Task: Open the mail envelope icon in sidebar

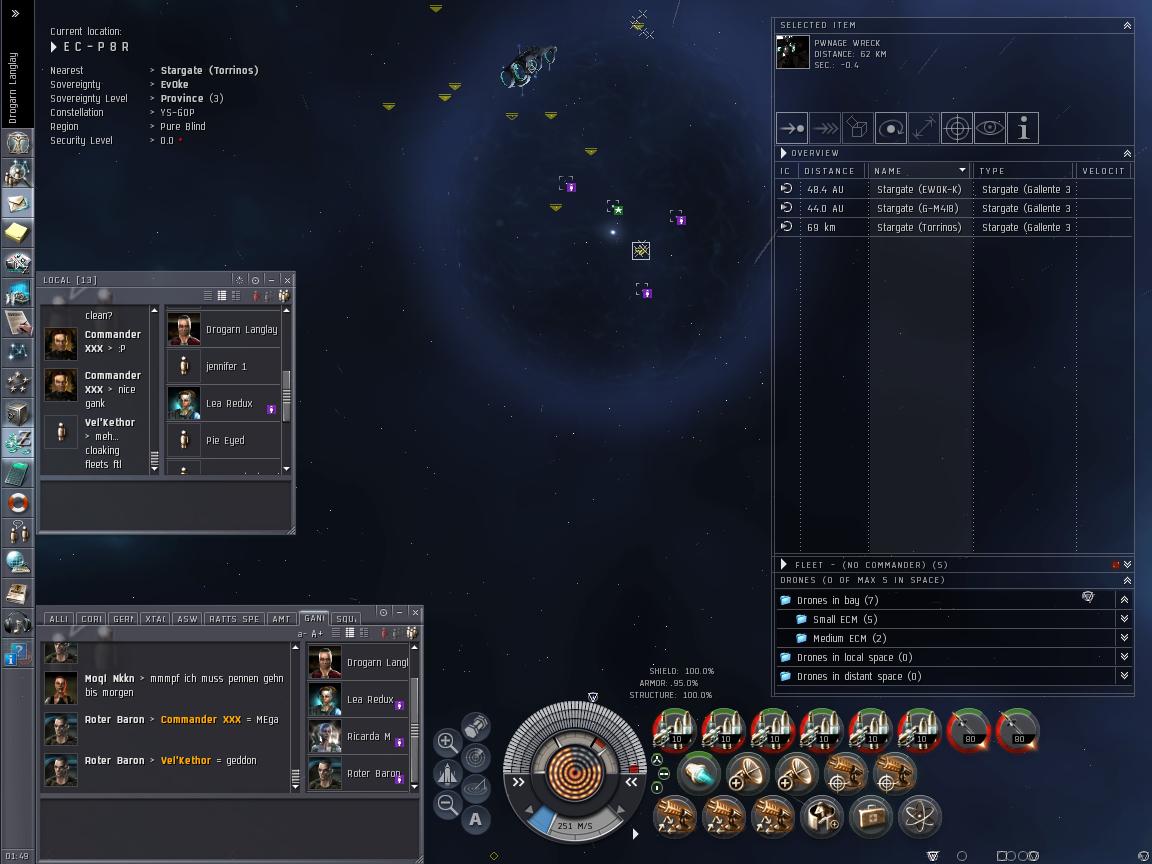Action: coord(17,204)
